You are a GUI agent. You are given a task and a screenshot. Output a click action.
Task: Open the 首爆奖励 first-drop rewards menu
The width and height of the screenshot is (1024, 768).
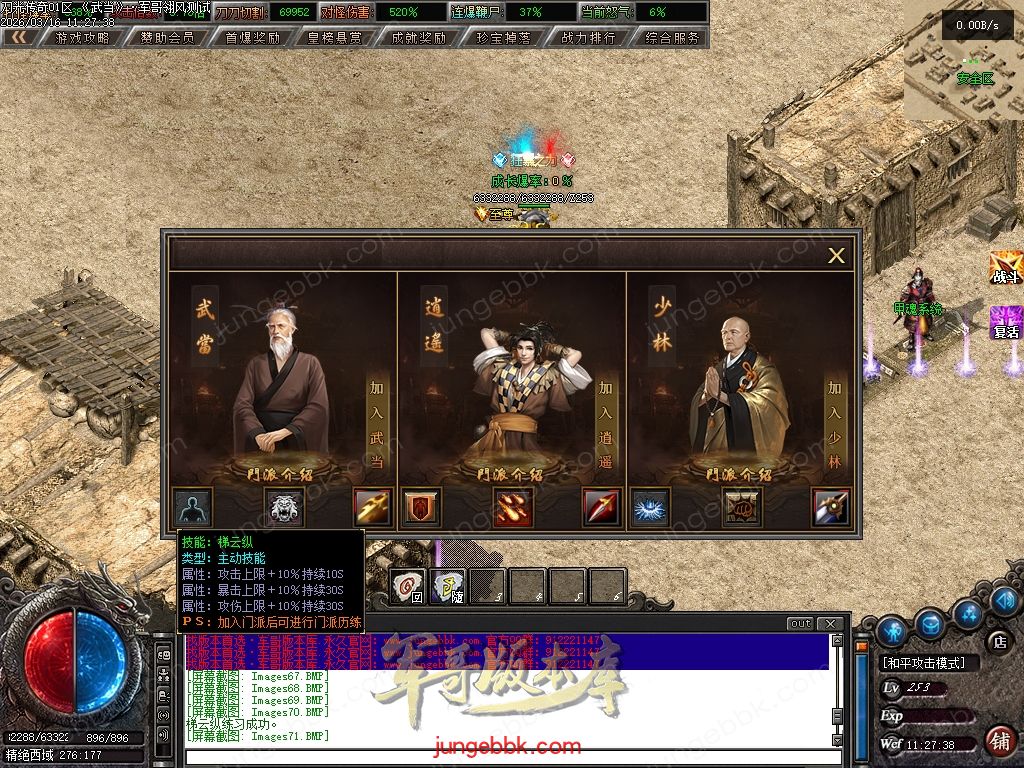point(252,38)
